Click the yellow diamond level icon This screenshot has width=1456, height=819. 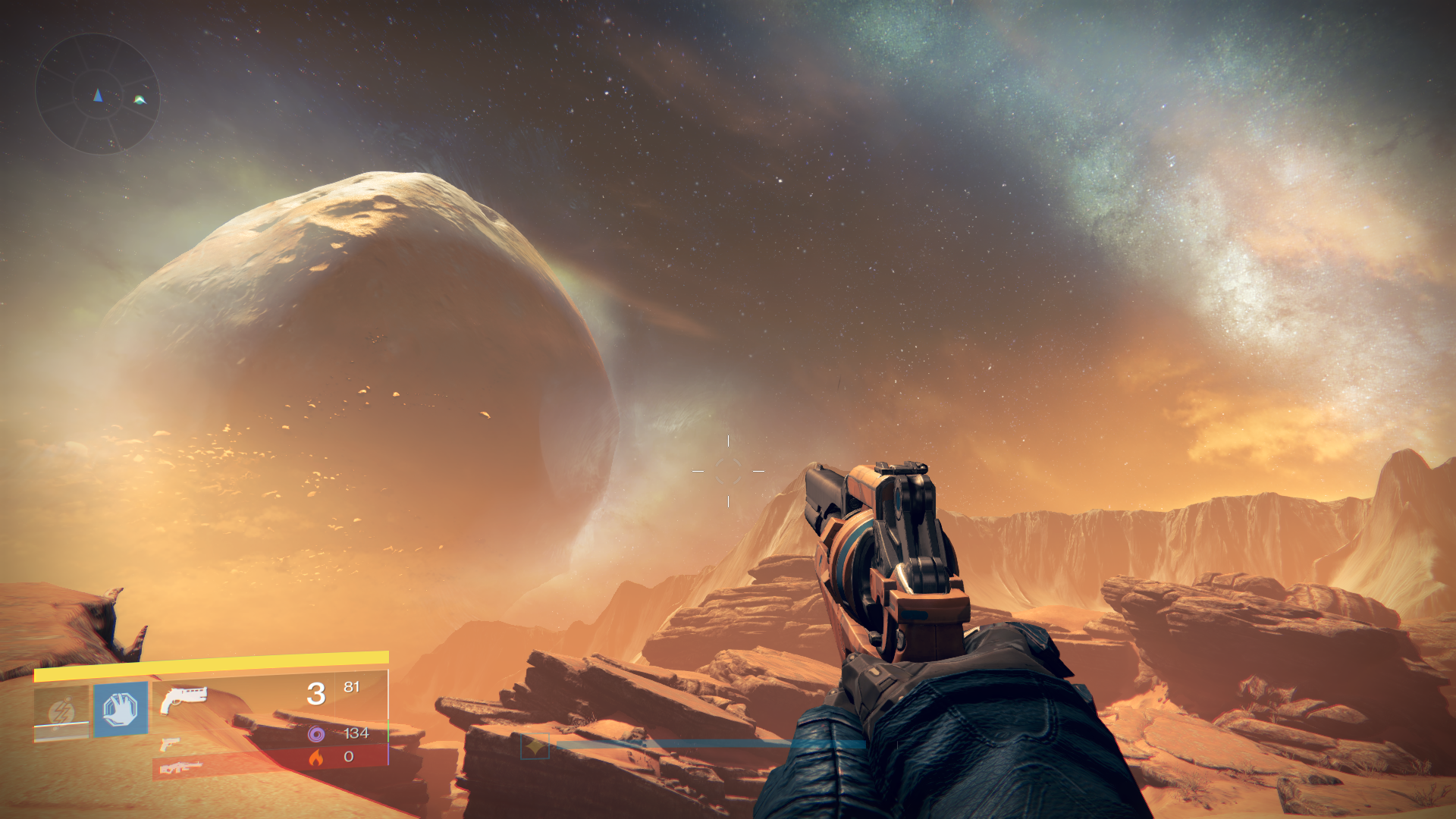click(535, 747)
